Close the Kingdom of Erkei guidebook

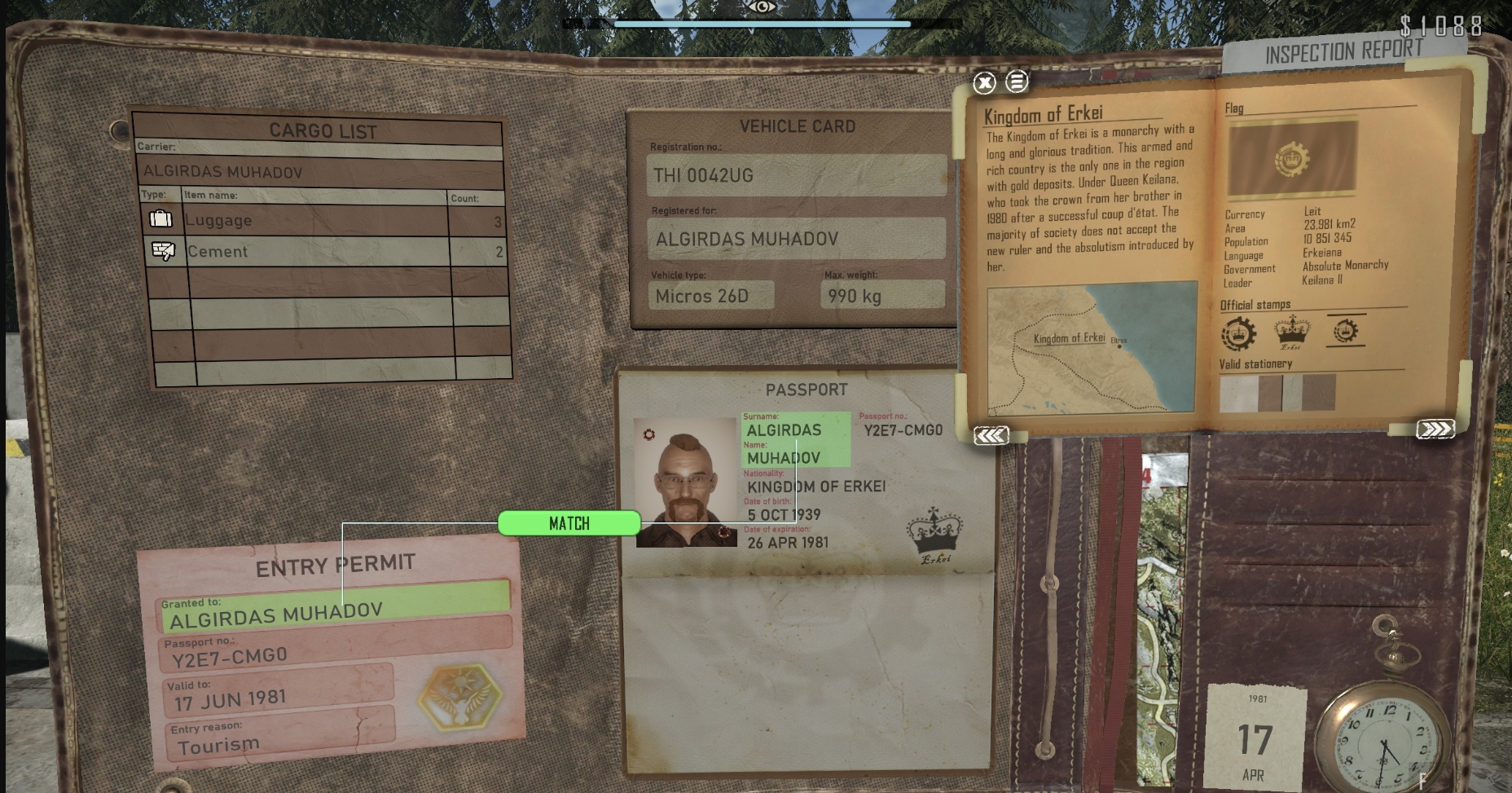[984, 82]
